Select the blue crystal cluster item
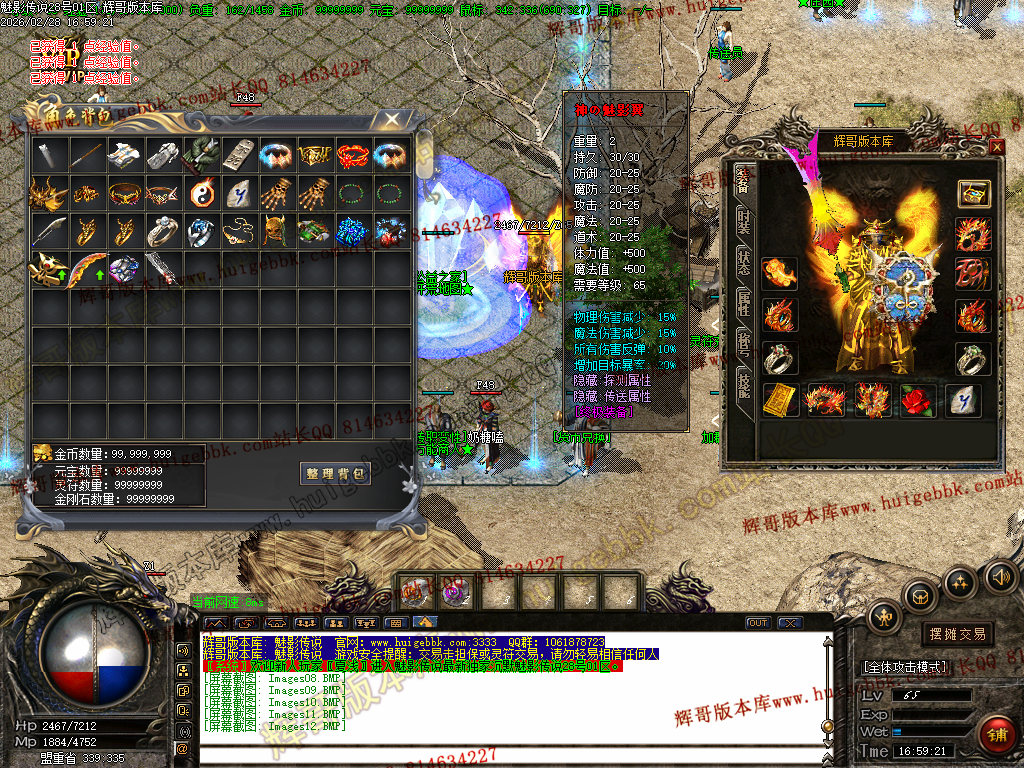The image size is (1024, 768). click(x=352, y=231)
